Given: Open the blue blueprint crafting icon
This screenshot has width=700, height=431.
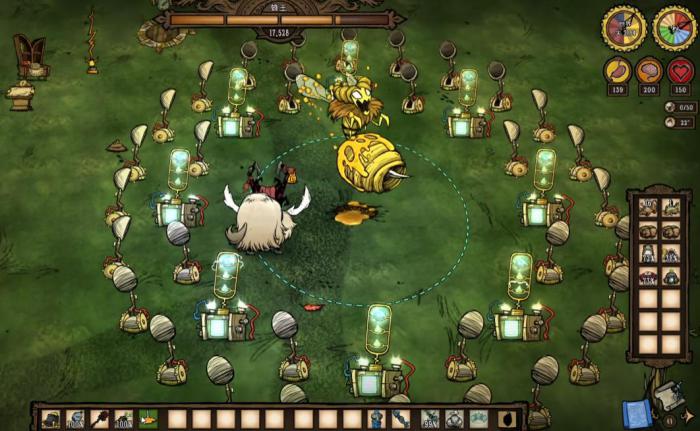Looking at the screenshot, I should (x=635, y=414).
